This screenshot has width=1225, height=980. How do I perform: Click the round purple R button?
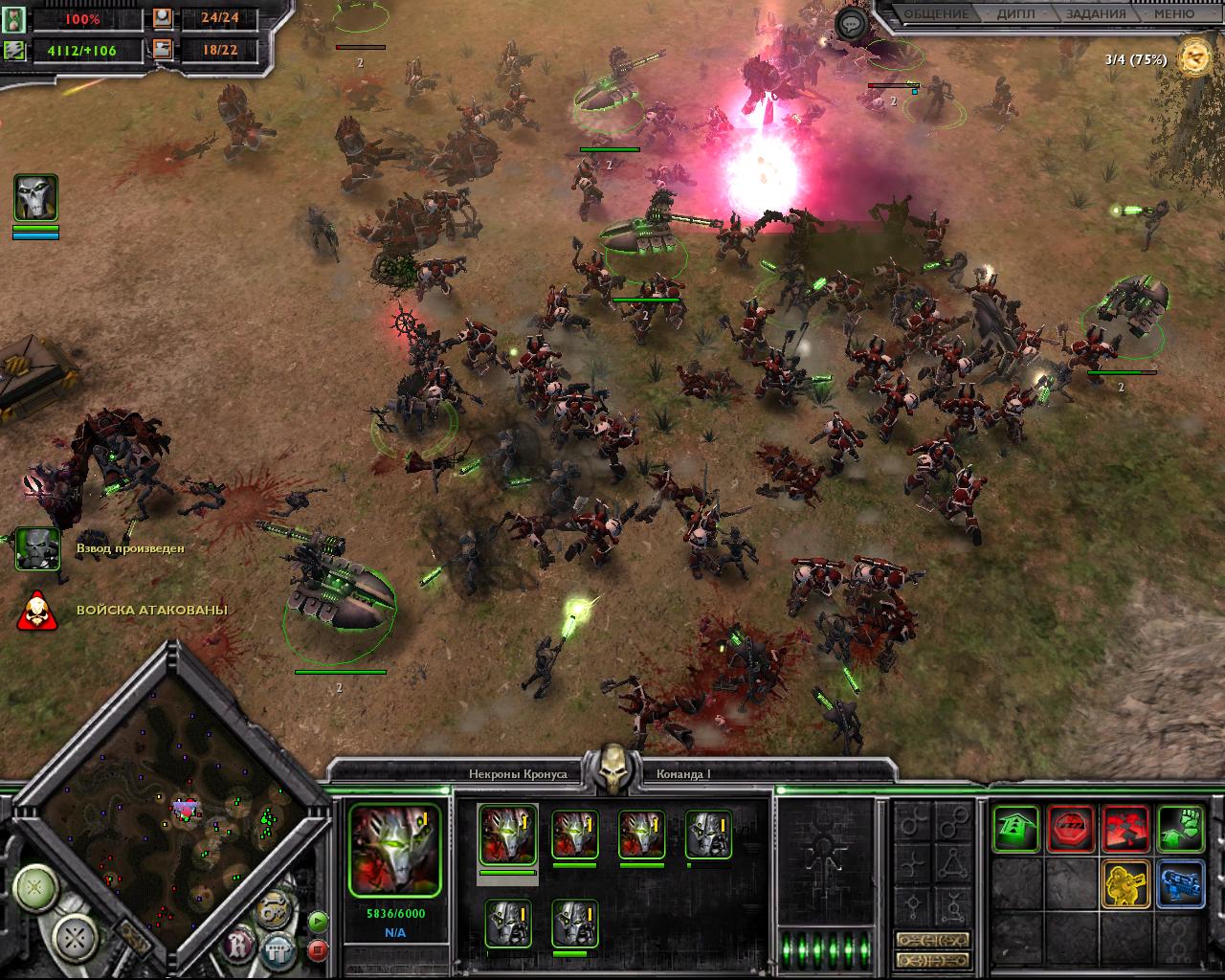[238, 947]
